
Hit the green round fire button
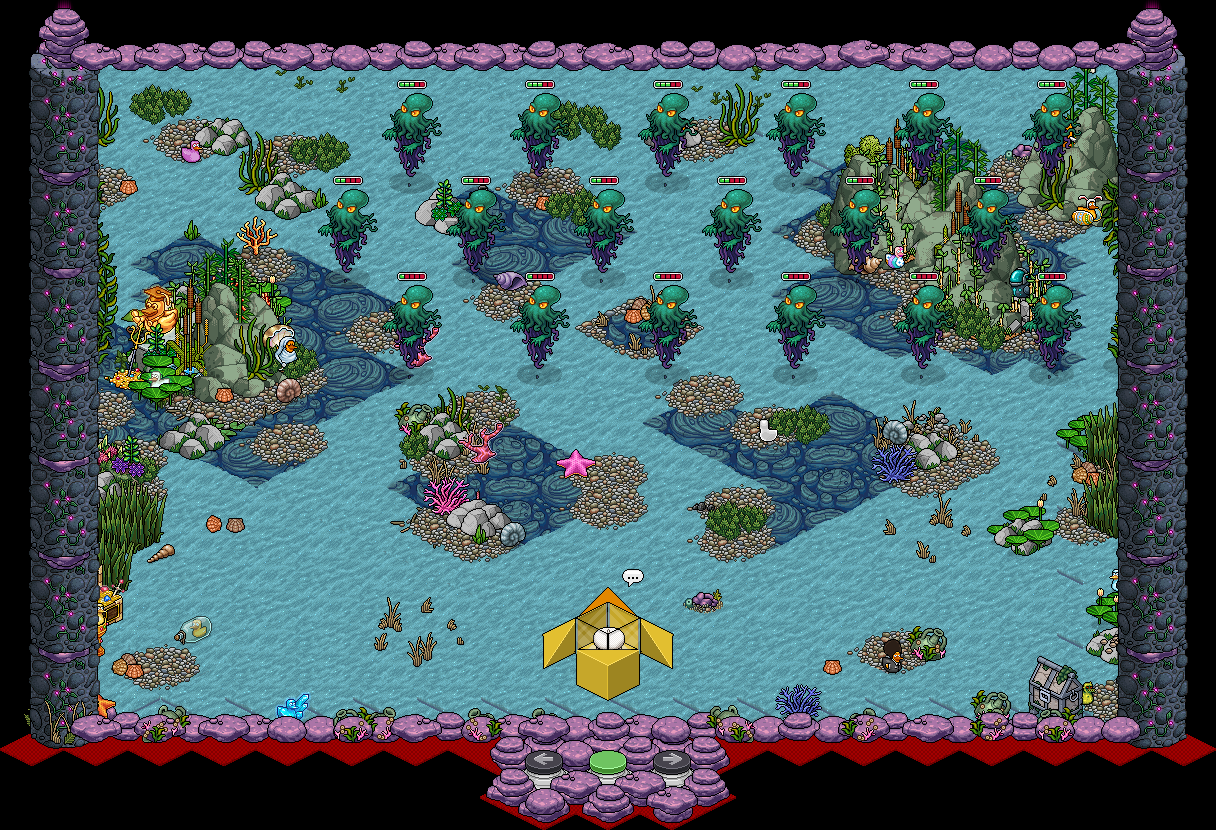coord(607,763)
